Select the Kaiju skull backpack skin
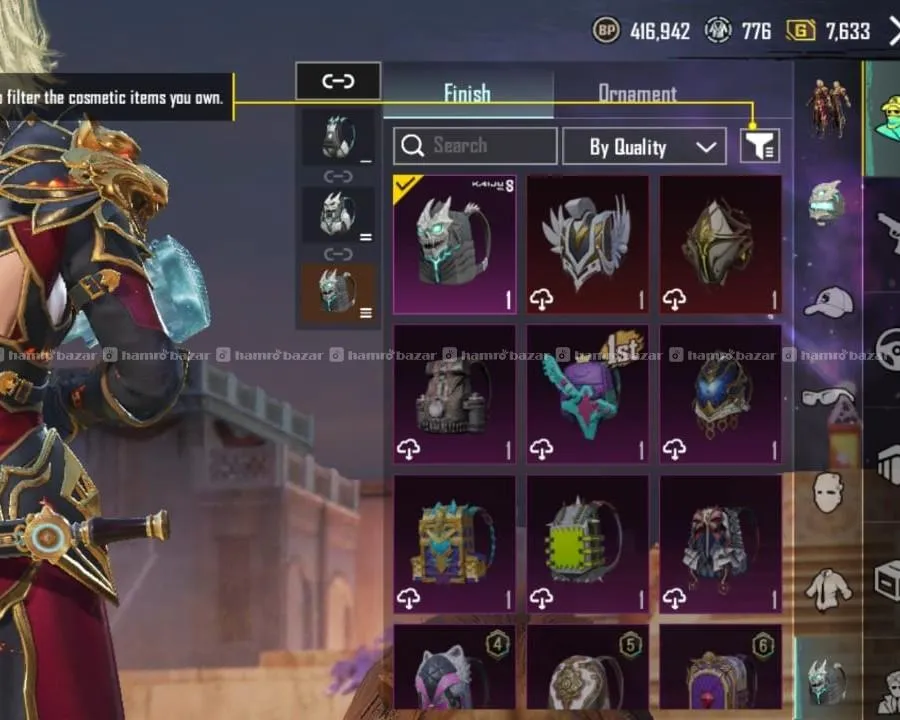 454,245
